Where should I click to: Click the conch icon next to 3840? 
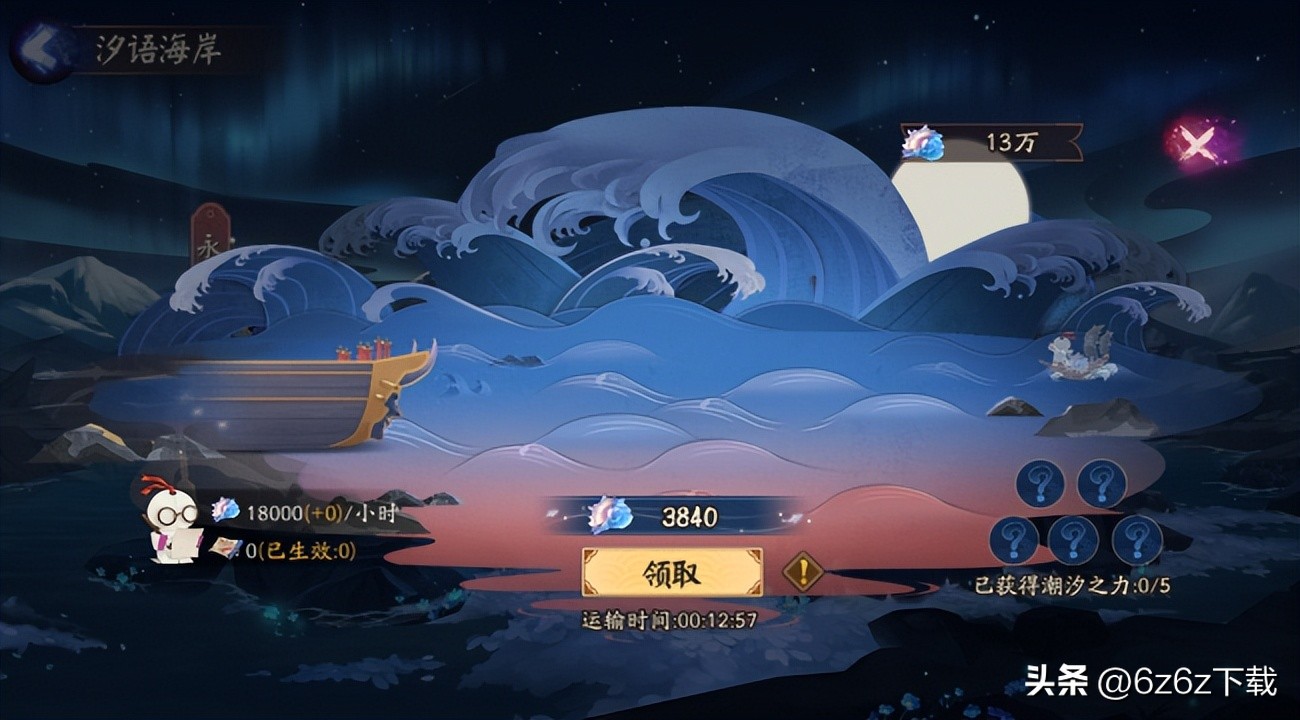(608, 513)
